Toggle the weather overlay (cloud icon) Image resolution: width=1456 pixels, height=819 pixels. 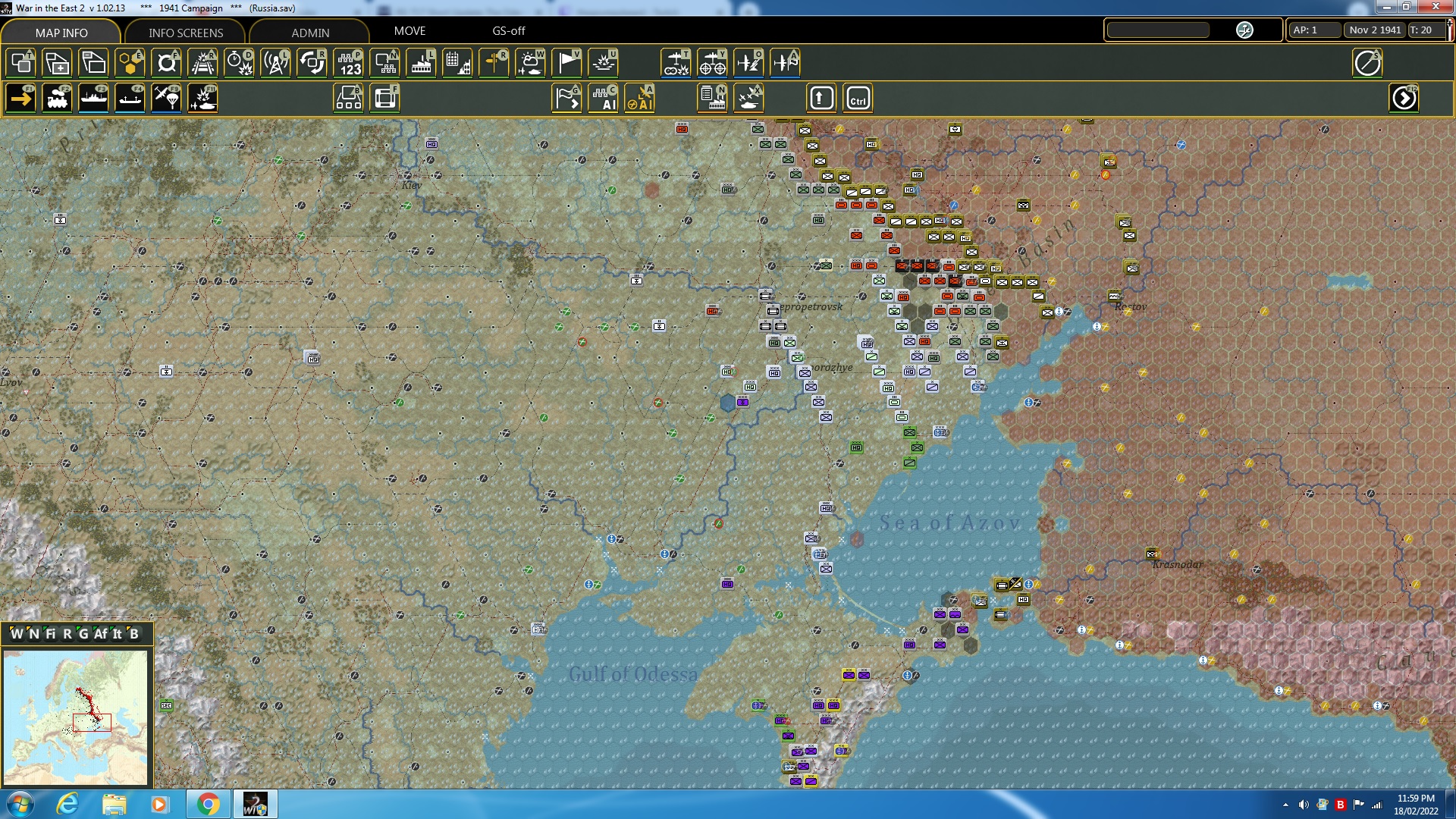pos(531,63)
